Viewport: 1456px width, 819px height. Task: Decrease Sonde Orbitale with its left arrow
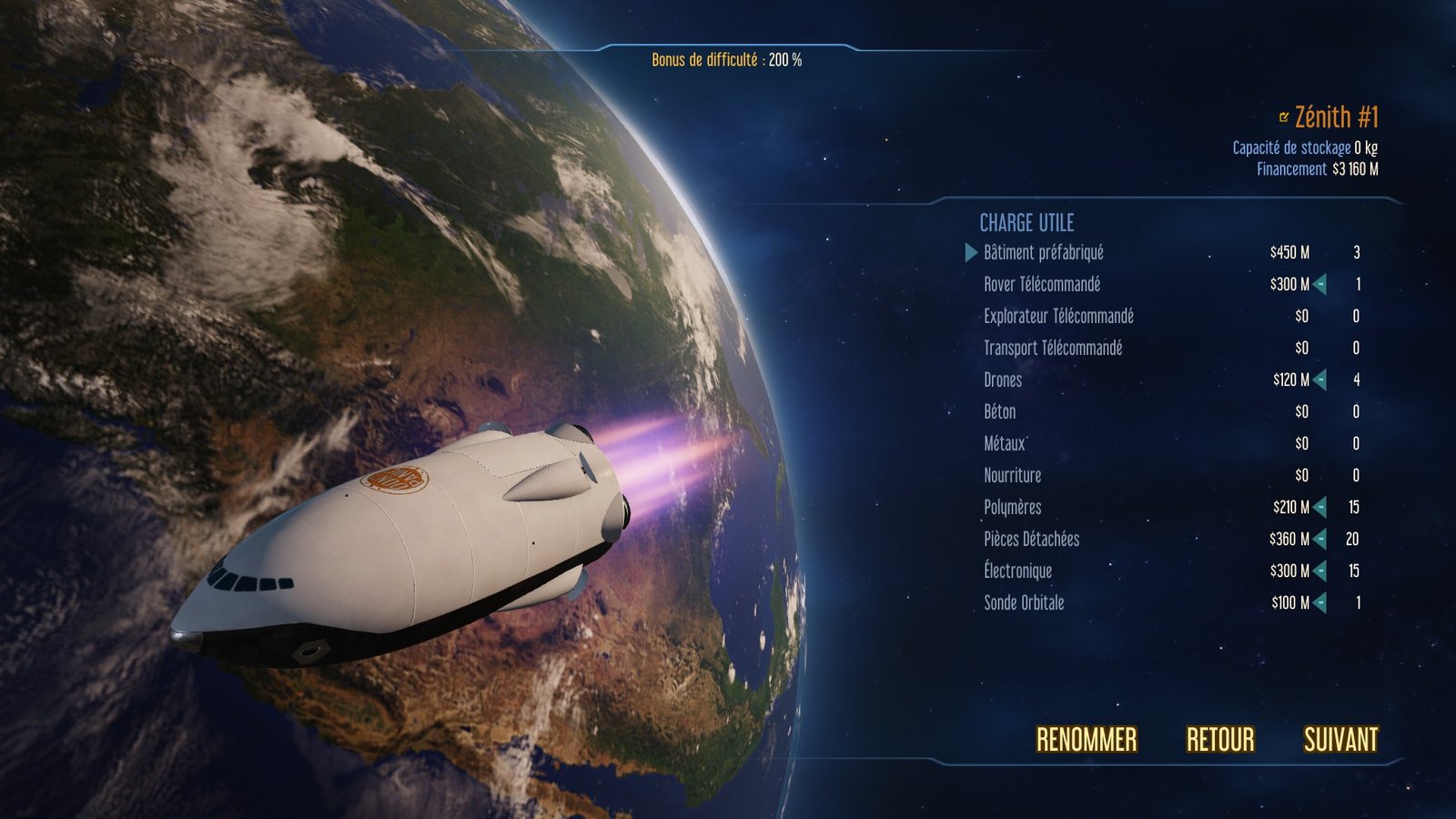pos(1320,603)
